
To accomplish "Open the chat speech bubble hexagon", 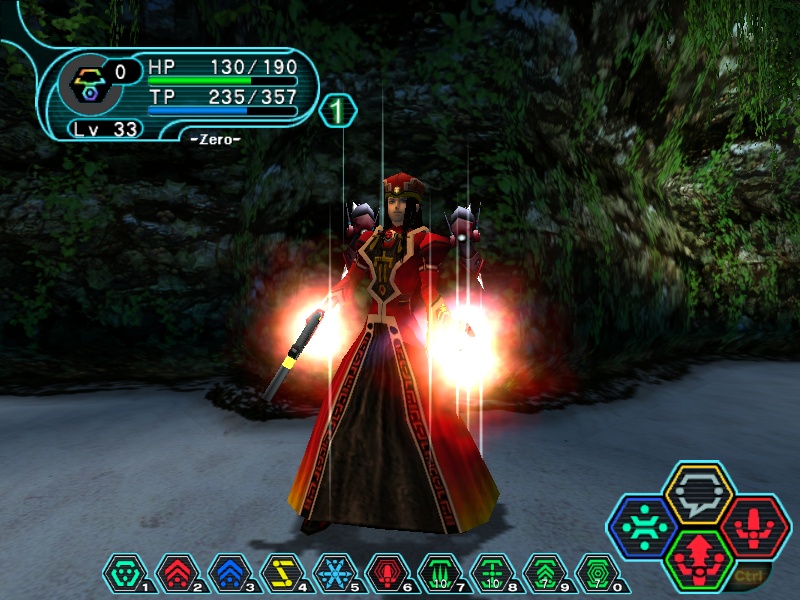I will [x=699, y=494].
